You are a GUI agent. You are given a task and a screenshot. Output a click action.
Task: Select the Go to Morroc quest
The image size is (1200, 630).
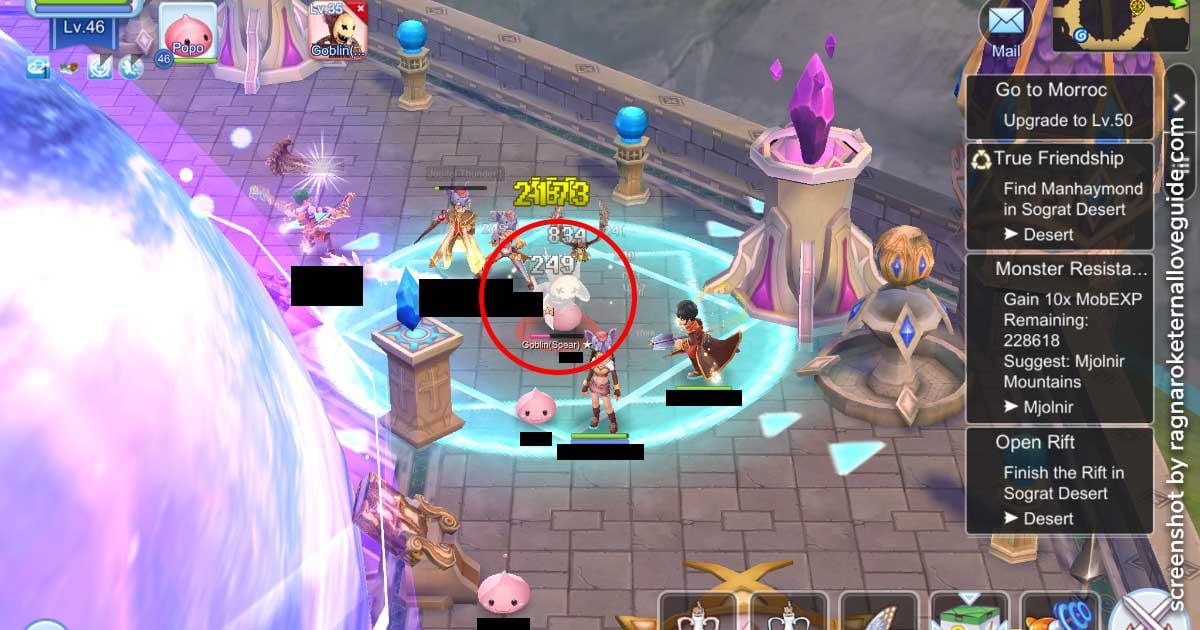coord(1059,105)
